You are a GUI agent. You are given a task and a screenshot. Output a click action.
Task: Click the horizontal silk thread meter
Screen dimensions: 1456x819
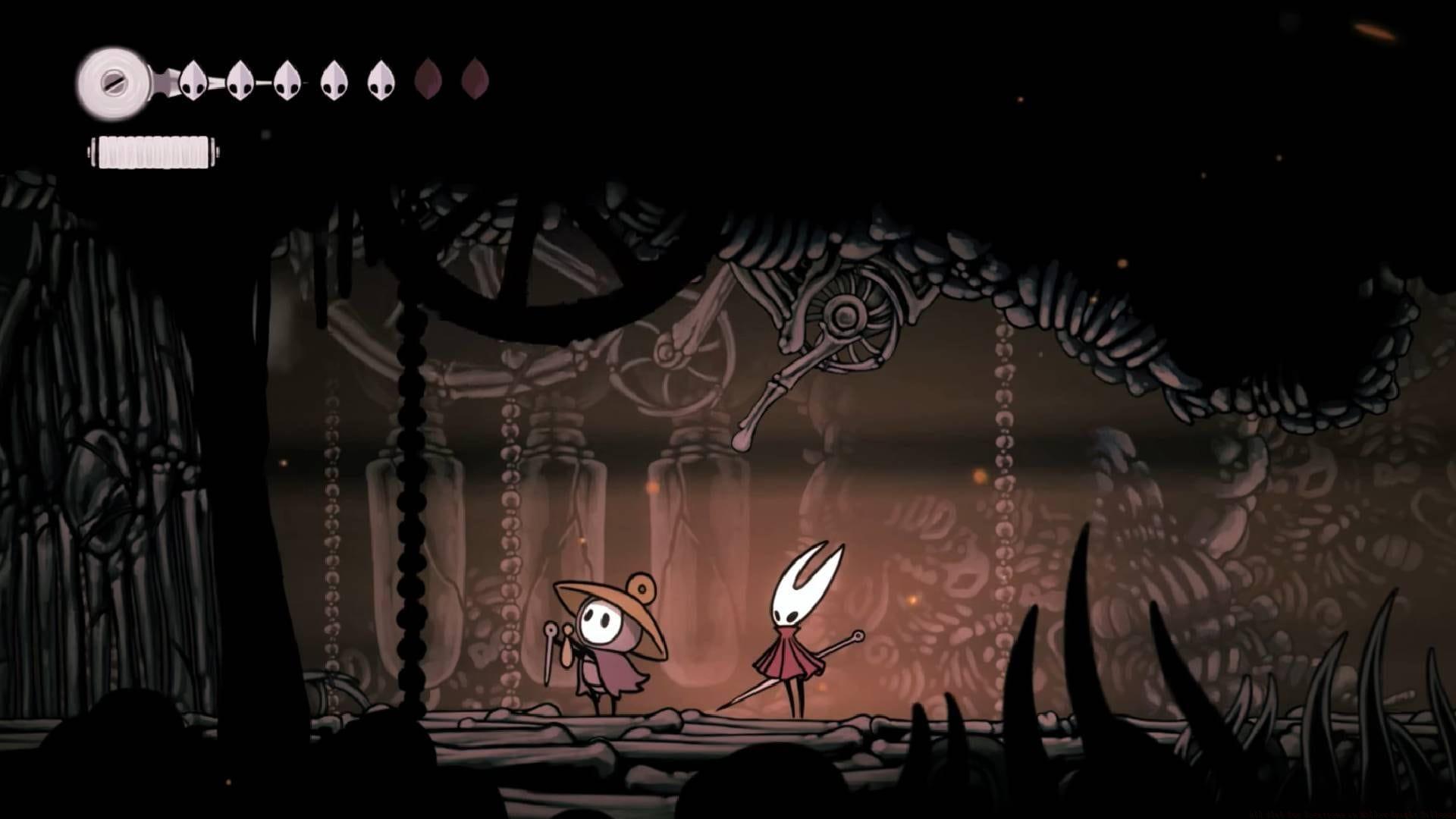(152, 152)
